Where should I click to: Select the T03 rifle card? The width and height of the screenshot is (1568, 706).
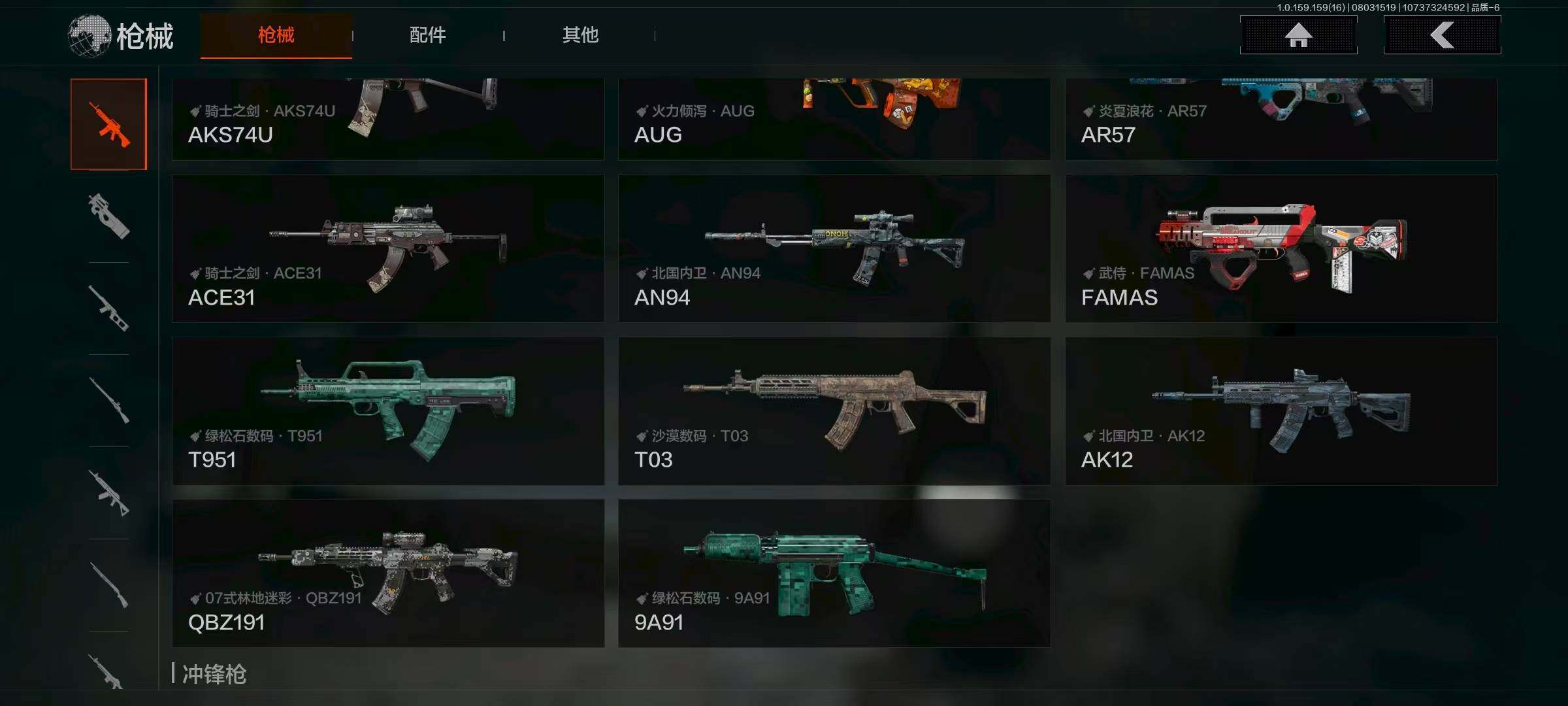(834, 411)
